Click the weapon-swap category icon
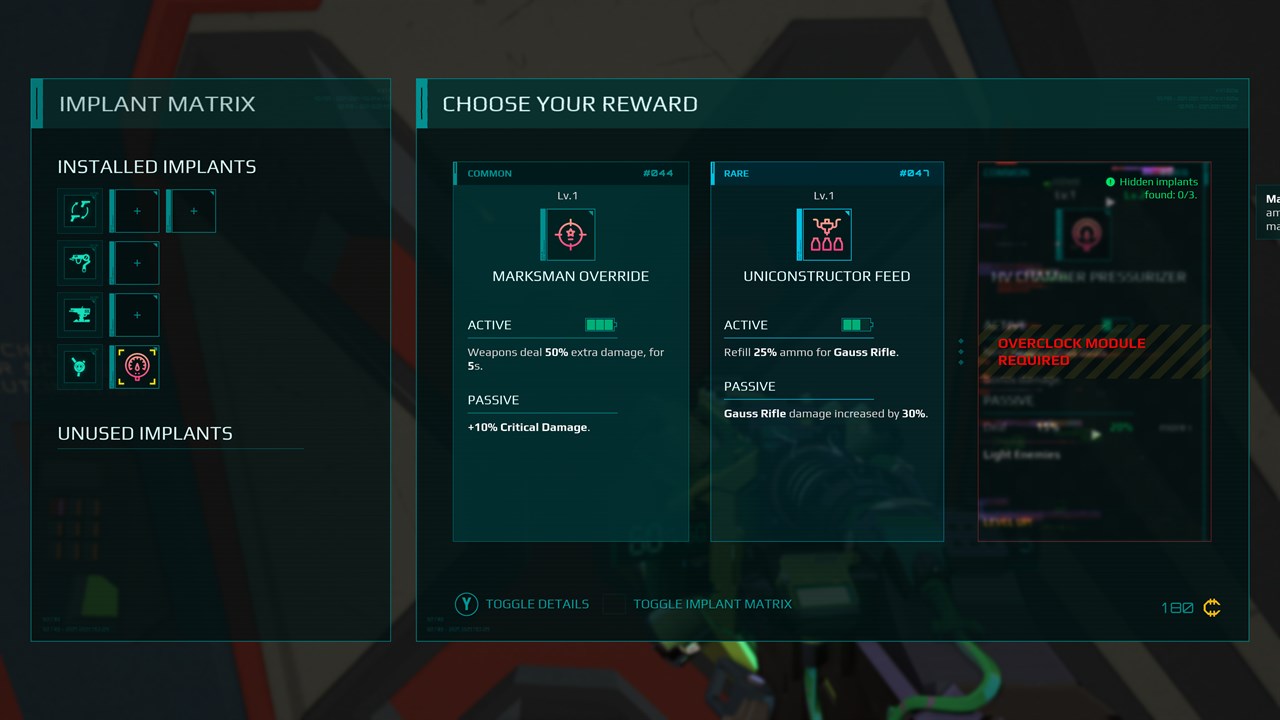Viewport: 1280px width, 720px height. point(80,211)
